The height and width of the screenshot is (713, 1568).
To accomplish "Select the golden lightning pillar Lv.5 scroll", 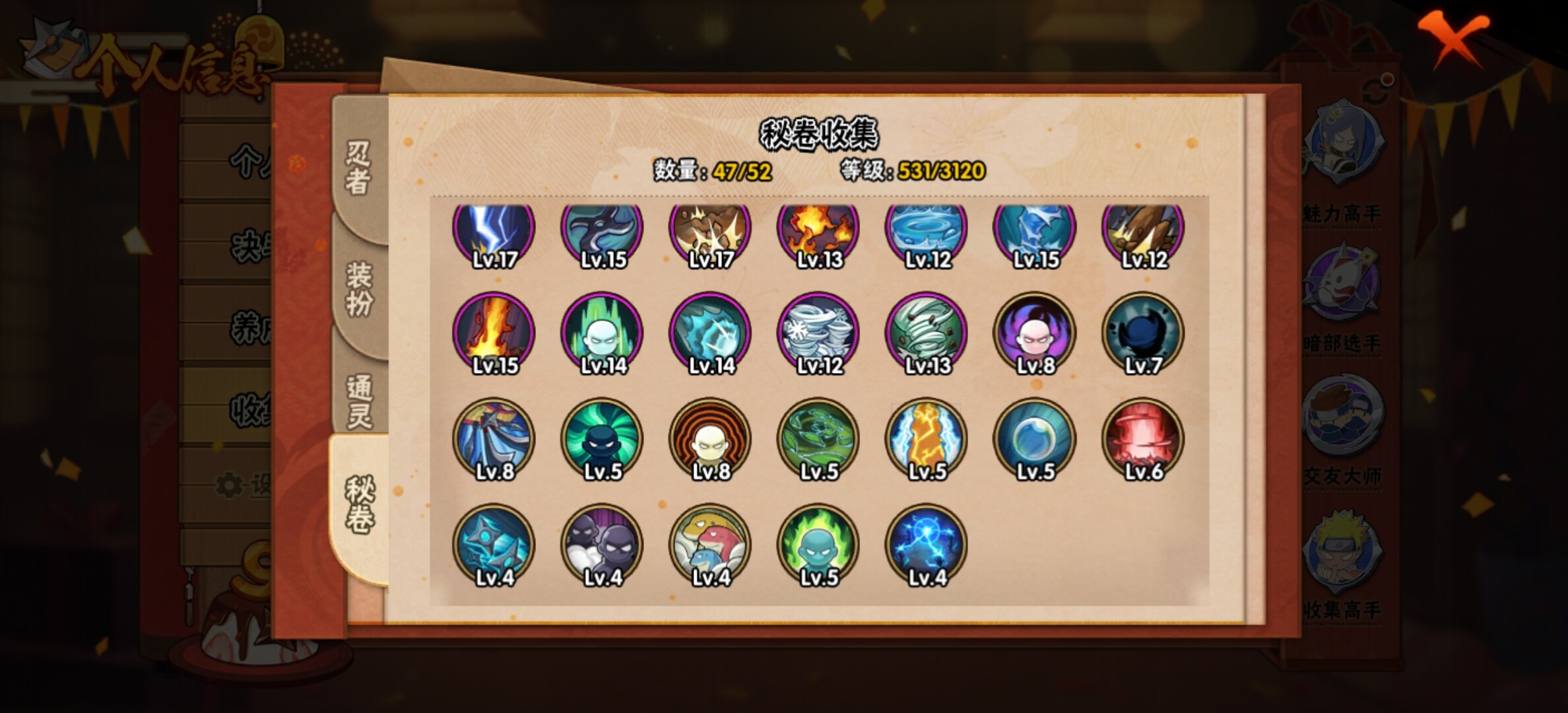I will coord(926,439).
